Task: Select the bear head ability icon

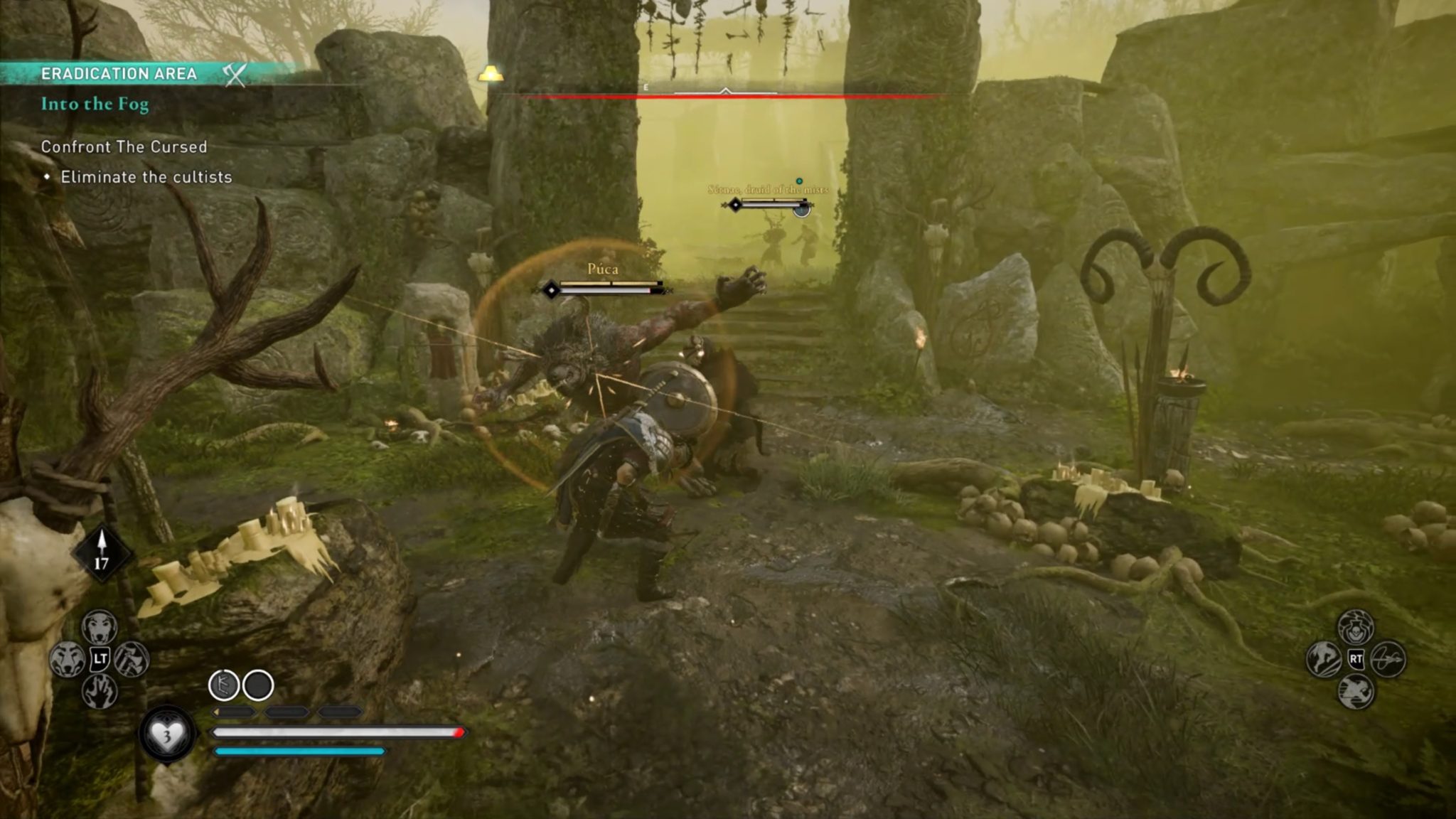Action: coord(68,658)
